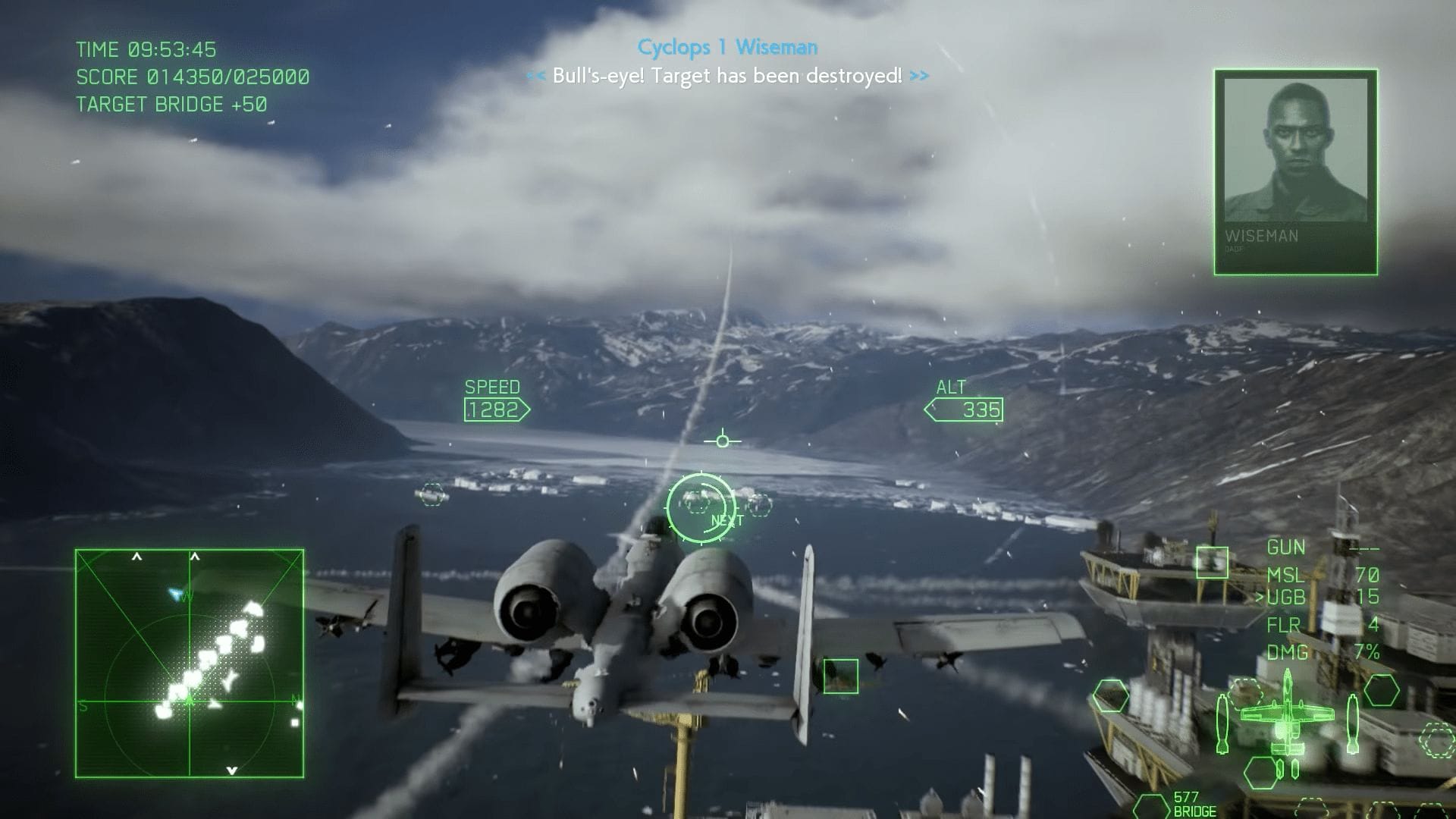
Task: Select the lower-left hexagon hardpoint marker
Action: pyautogui.click(x=1261, y=773)
